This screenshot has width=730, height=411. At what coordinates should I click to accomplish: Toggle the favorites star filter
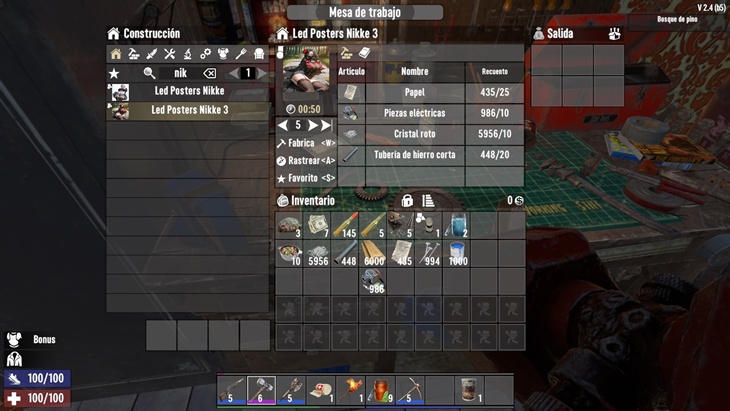pyautogui.click(x=114, y=73)
